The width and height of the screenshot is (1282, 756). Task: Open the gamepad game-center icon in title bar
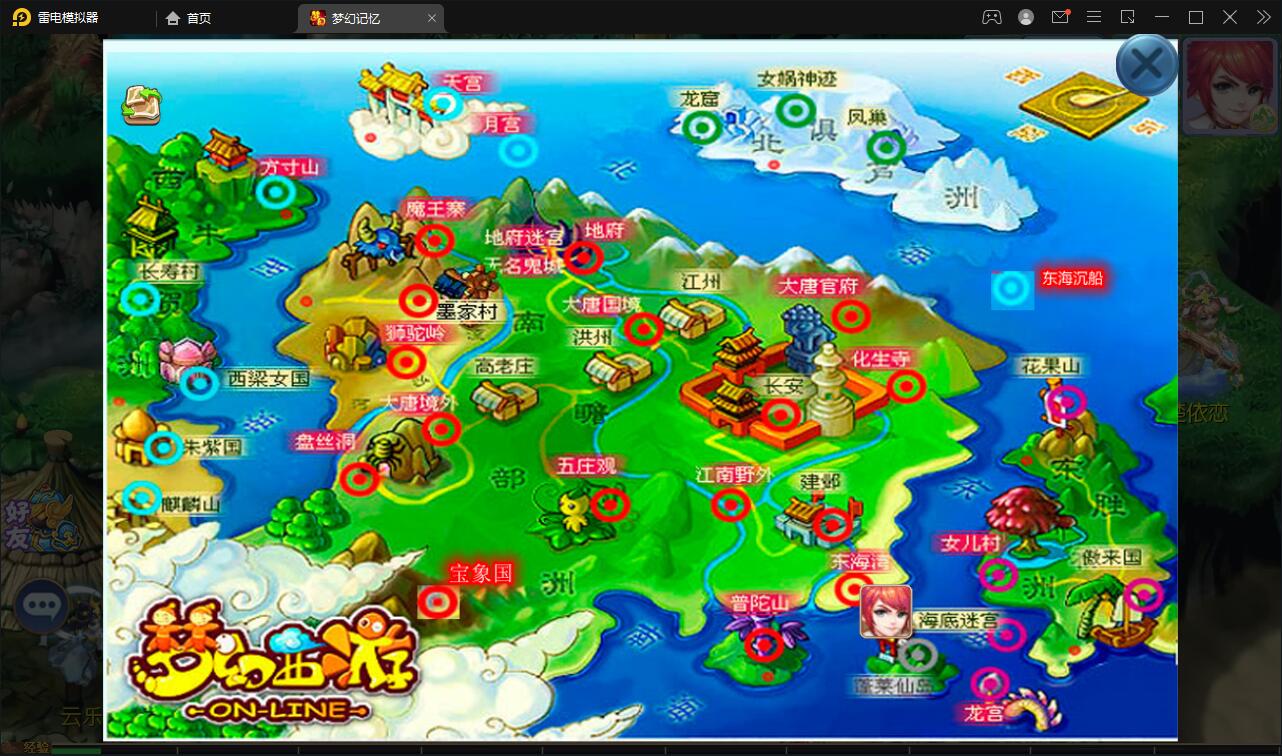tap(992, 17)
